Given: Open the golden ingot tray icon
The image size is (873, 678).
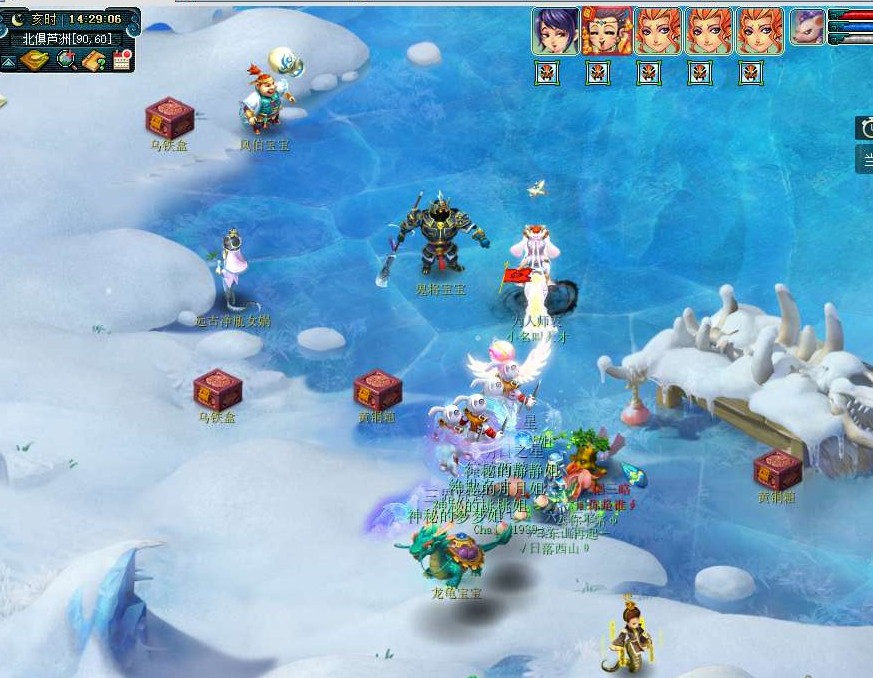Looking at the screenshot, I should [x=34, y=61].
